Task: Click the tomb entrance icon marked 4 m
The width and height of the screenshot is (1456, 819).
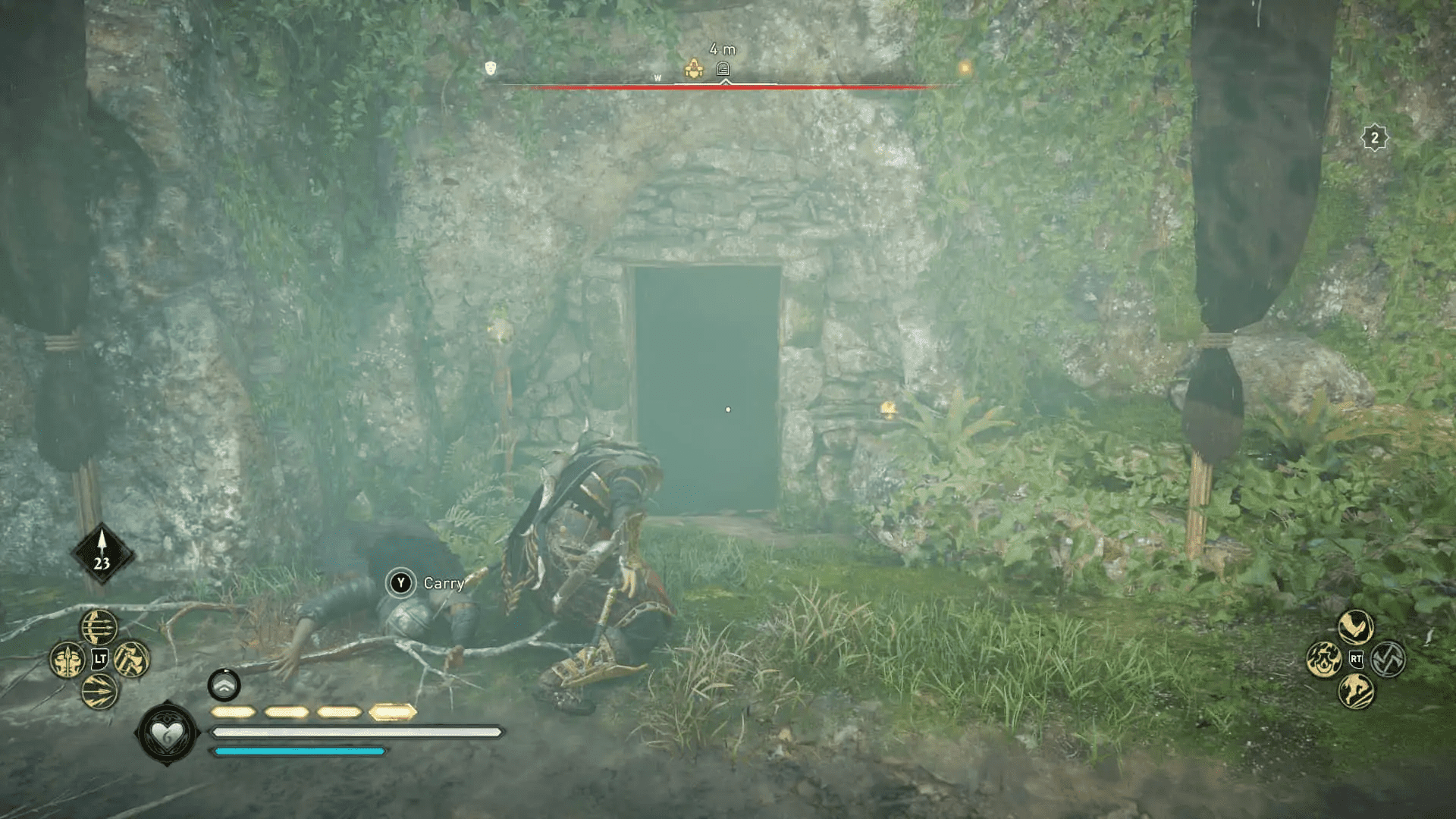Action: [723, 69]
